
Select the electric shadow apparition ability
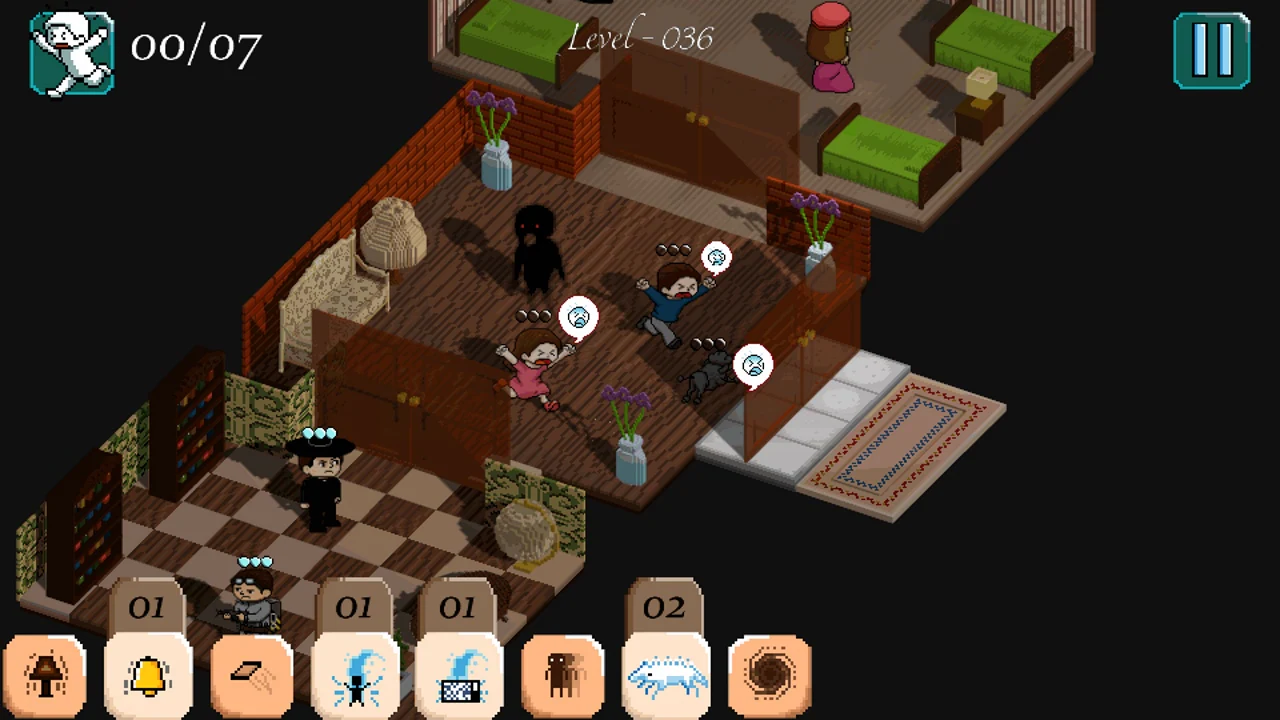point(357,677)
